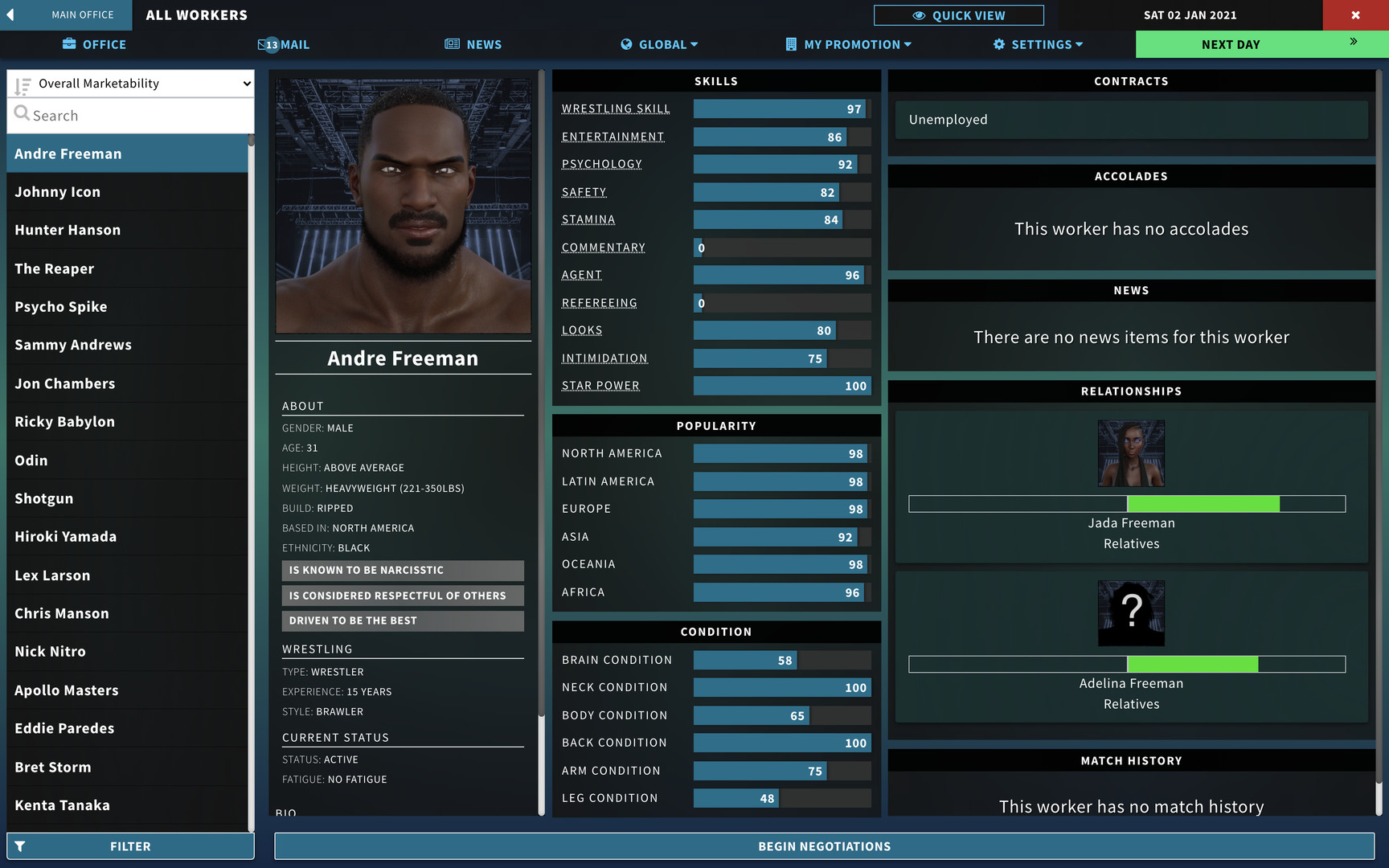This screenshot has width=1389, height=868.
Task: Click inside the worker search field
Action: point(130,115)
